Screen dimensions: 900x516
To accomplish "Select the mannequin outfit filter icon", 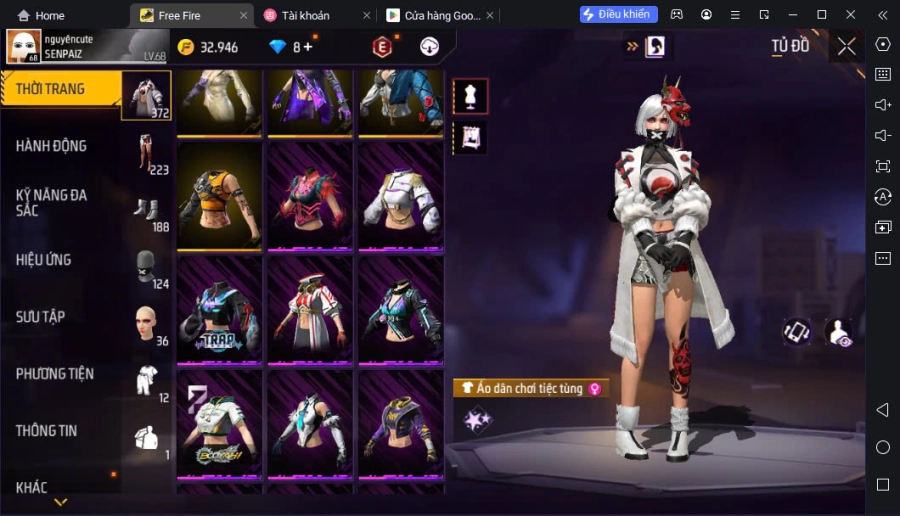I will point(470,96).
